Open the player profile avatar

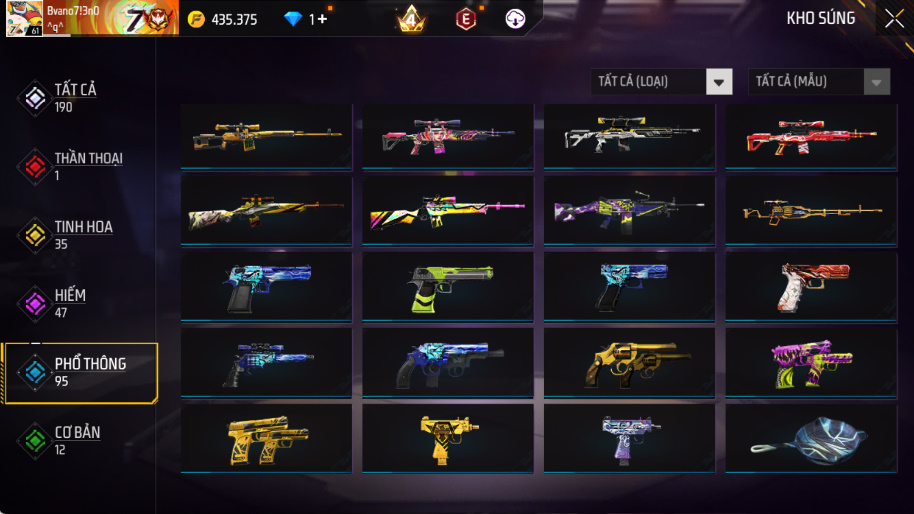click(24, 18)
